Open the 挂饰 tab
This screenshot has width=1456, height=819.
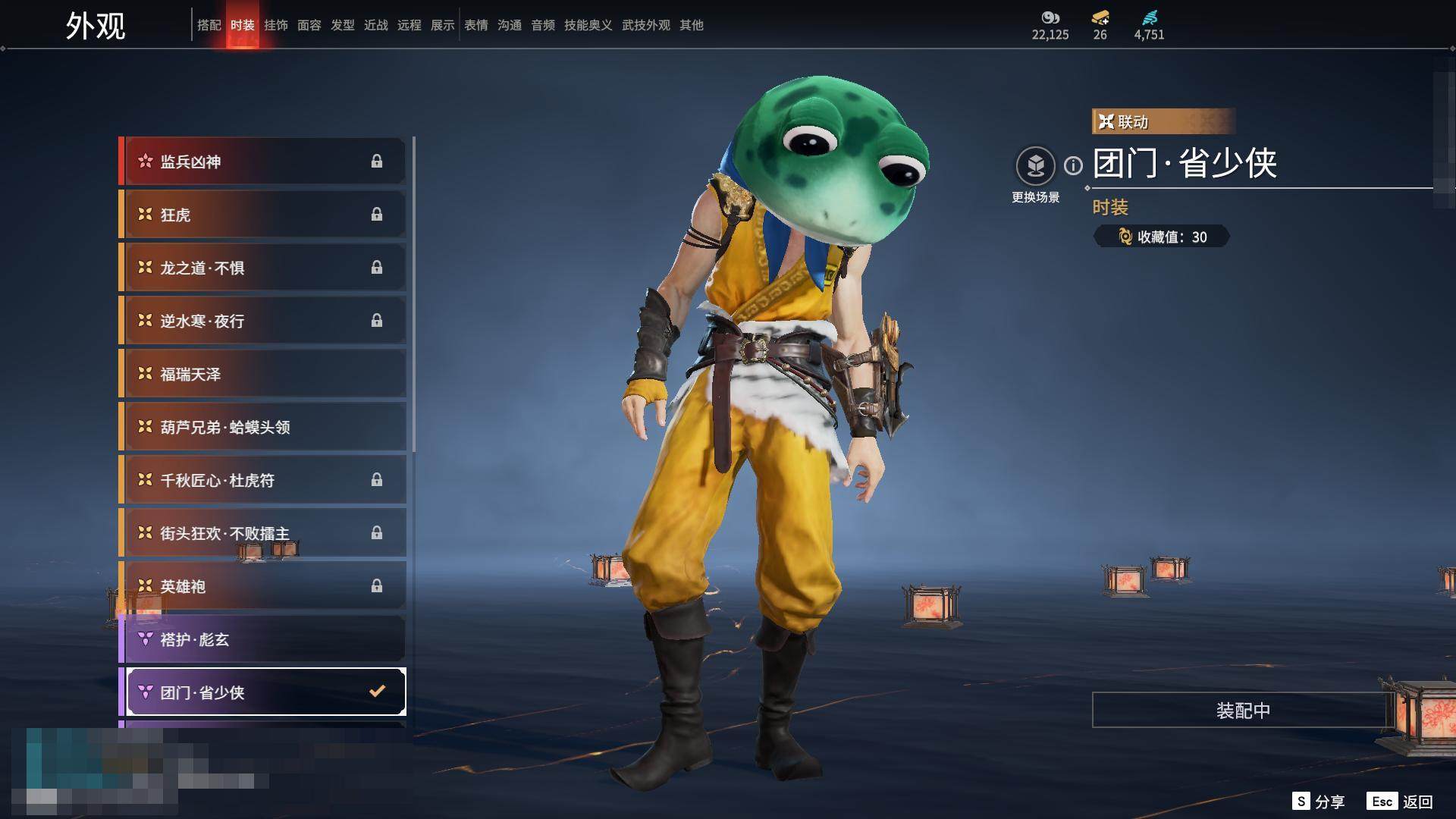[x=275, y=25]
